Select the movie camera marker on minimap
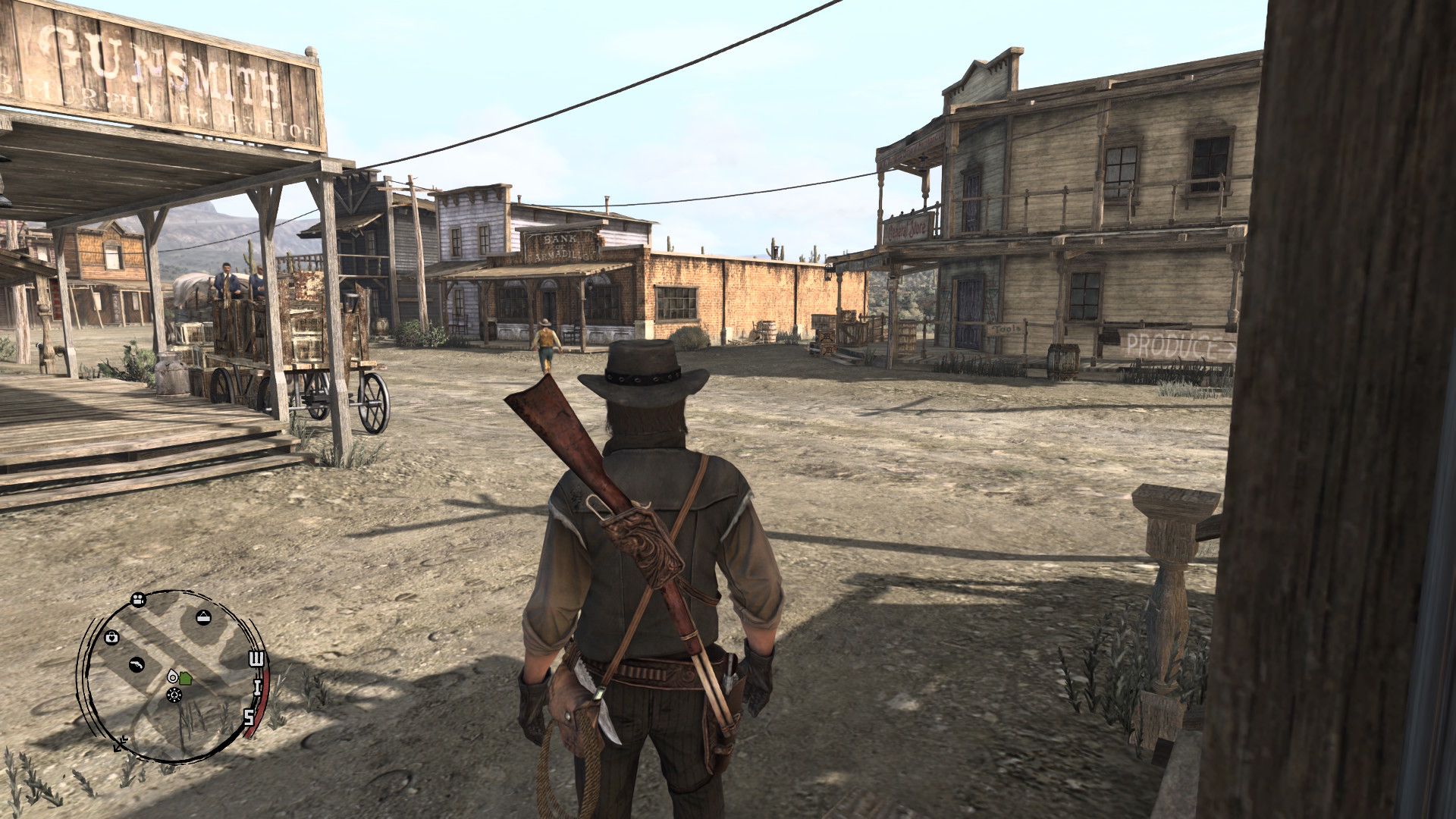Viewport: 1456px width, 819px height. click(x=138, y=601)
